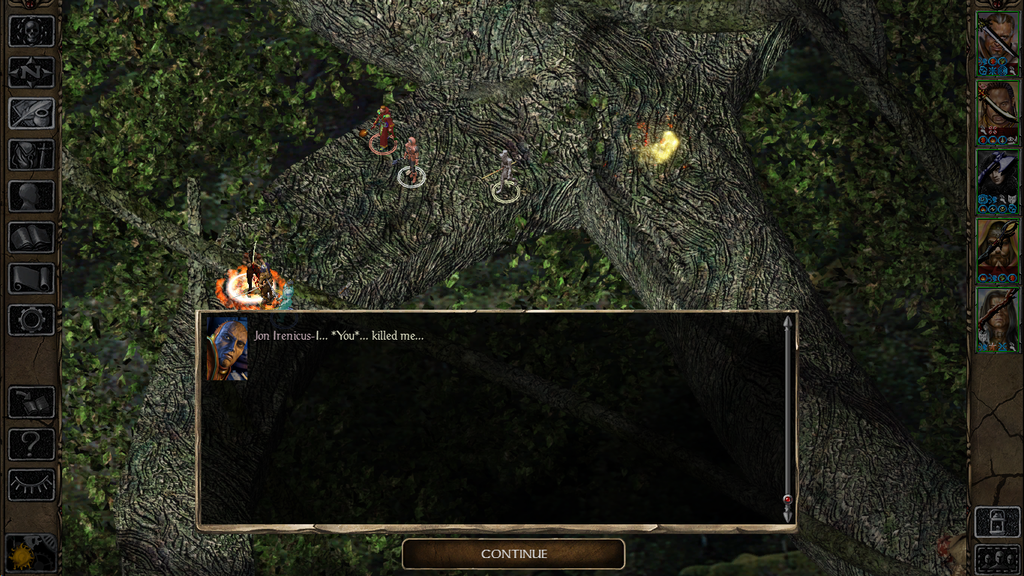Open the mage spellbook

pyautogui.click(x=31, y=237)
